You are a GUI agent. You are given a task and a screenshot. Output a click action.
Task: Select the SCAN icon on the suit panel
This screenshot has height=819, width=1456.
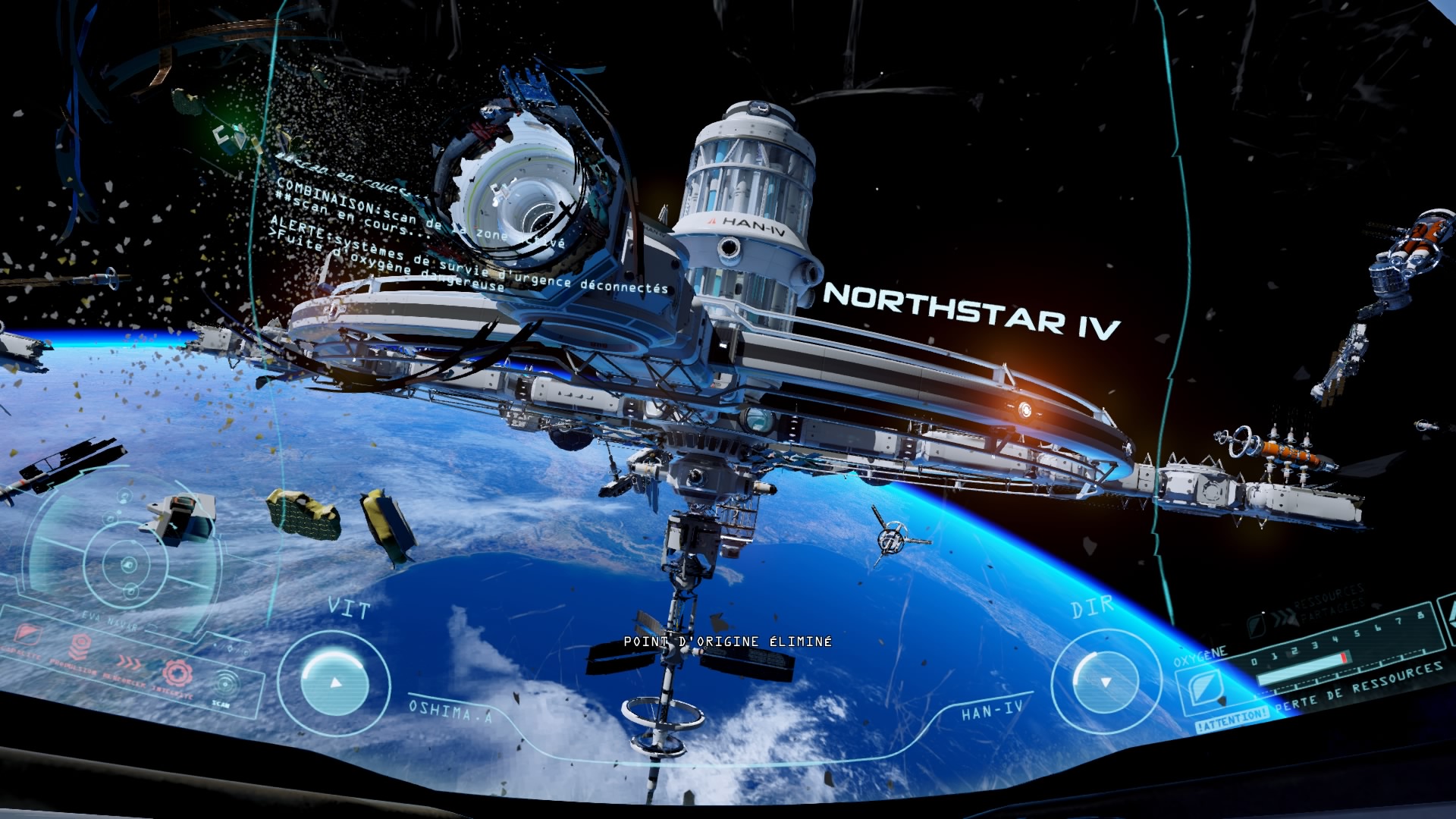pyautogui.click(x=224, y=684)
